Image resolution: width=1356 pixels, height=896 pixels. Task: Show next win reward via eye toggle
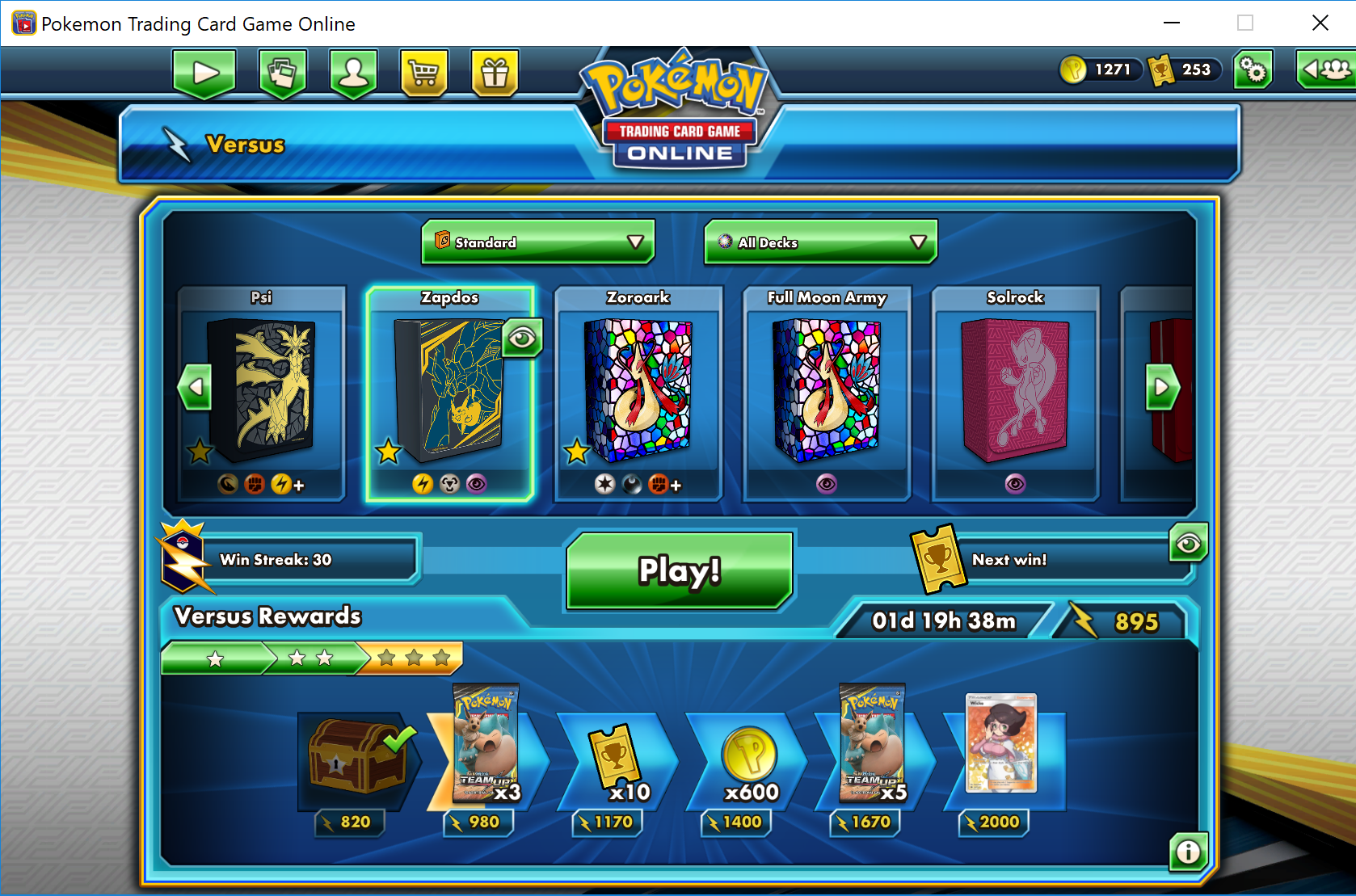point(1188,543)
